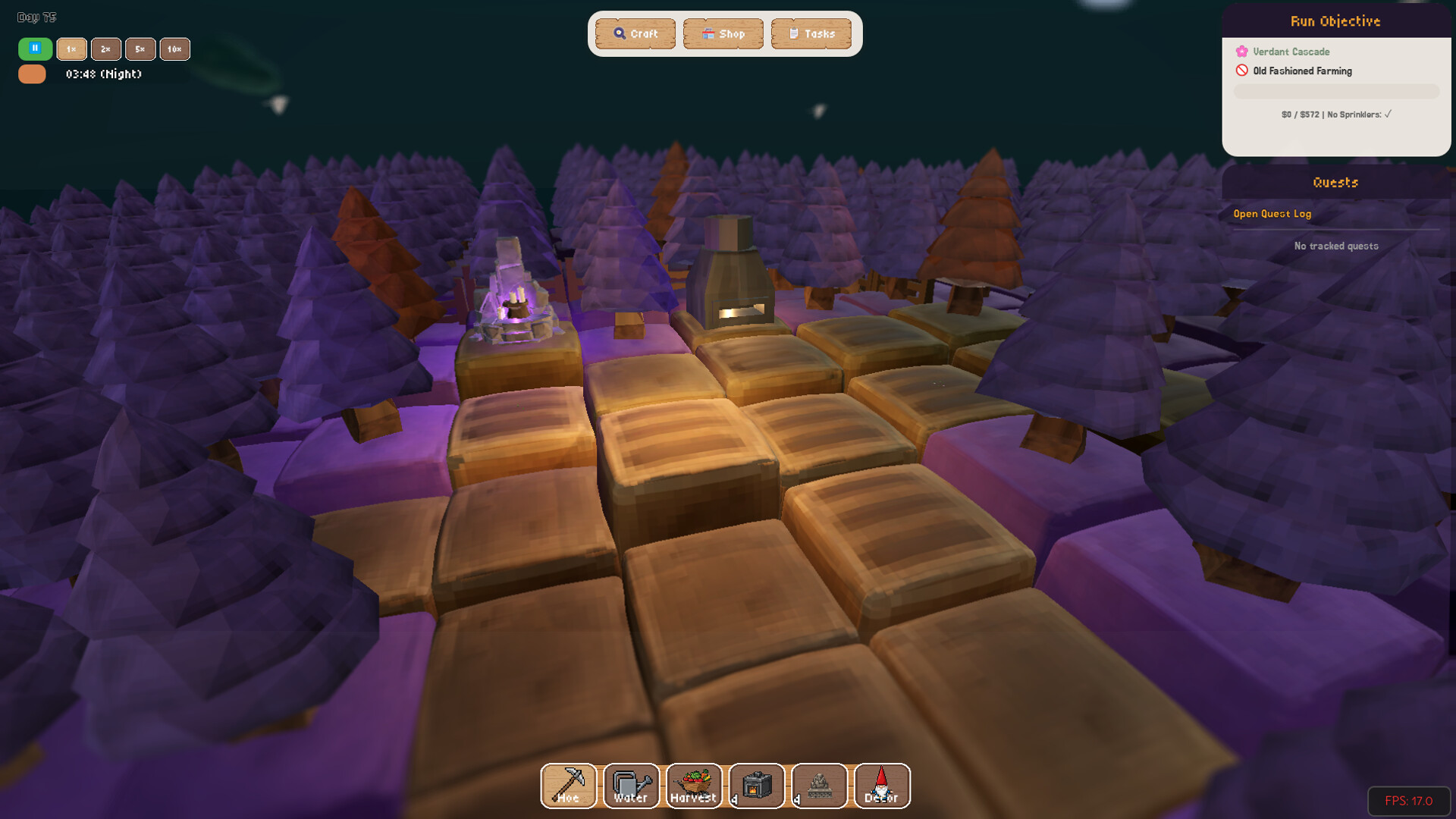This screenshot has height=819, width=1456.
Task: Click the objective progress bar under Old Fashioned Farming
Action: pos(1336,91)
